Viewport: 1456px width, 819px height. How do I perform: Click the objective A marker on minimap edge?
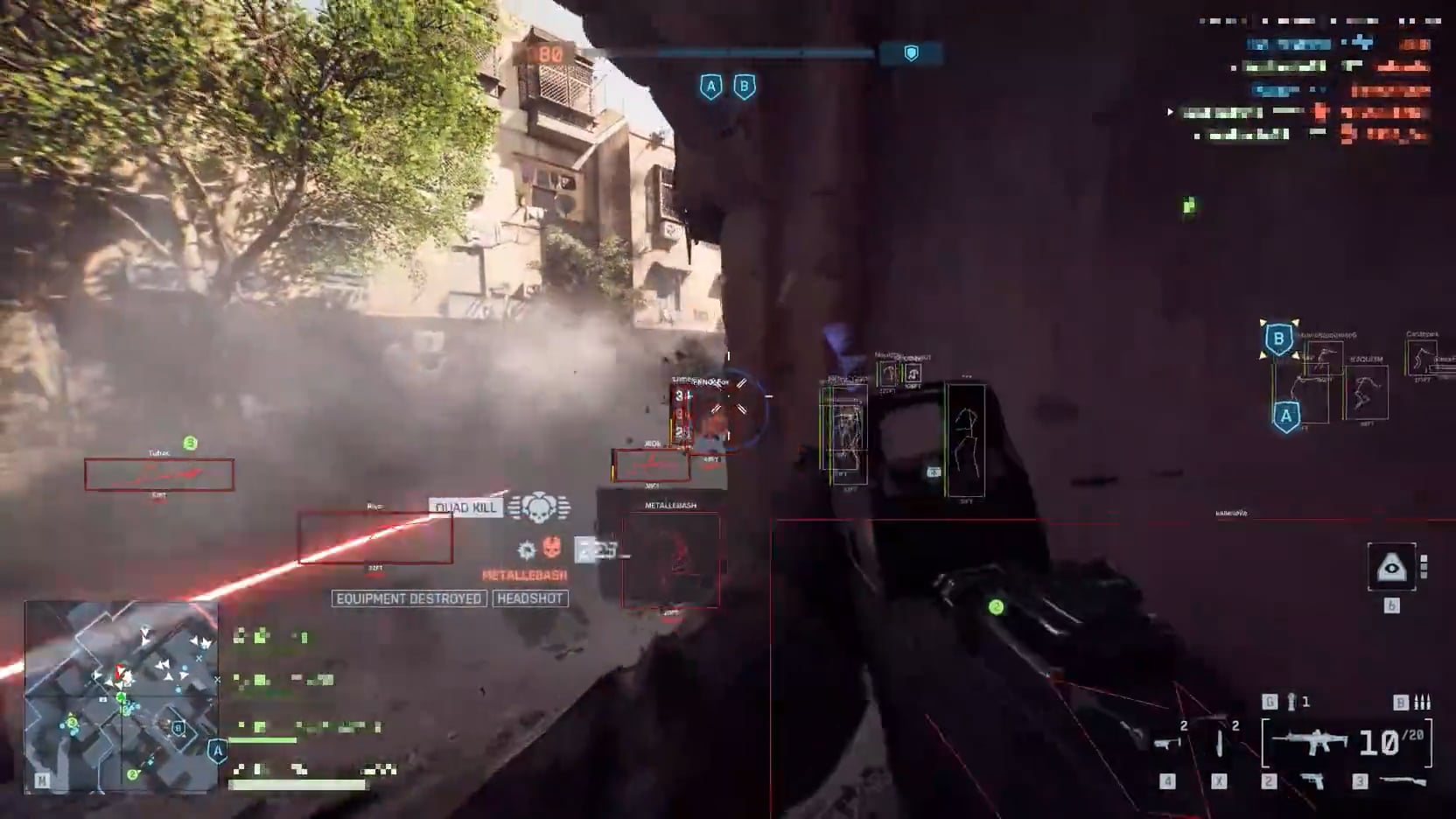click(x=217, y=751)
